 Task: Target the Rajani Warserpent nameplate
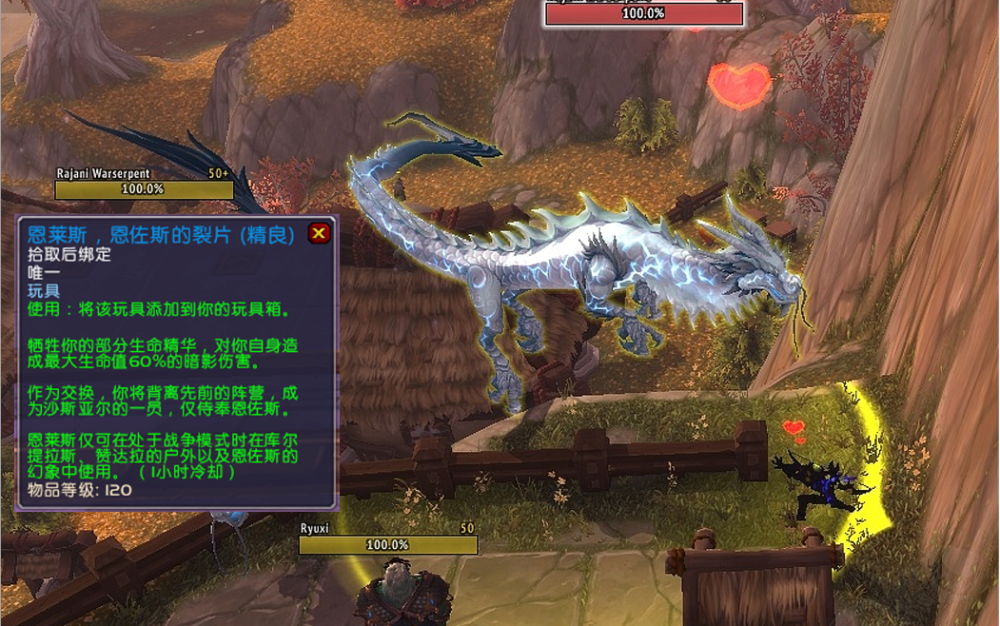tap(144, 189)
